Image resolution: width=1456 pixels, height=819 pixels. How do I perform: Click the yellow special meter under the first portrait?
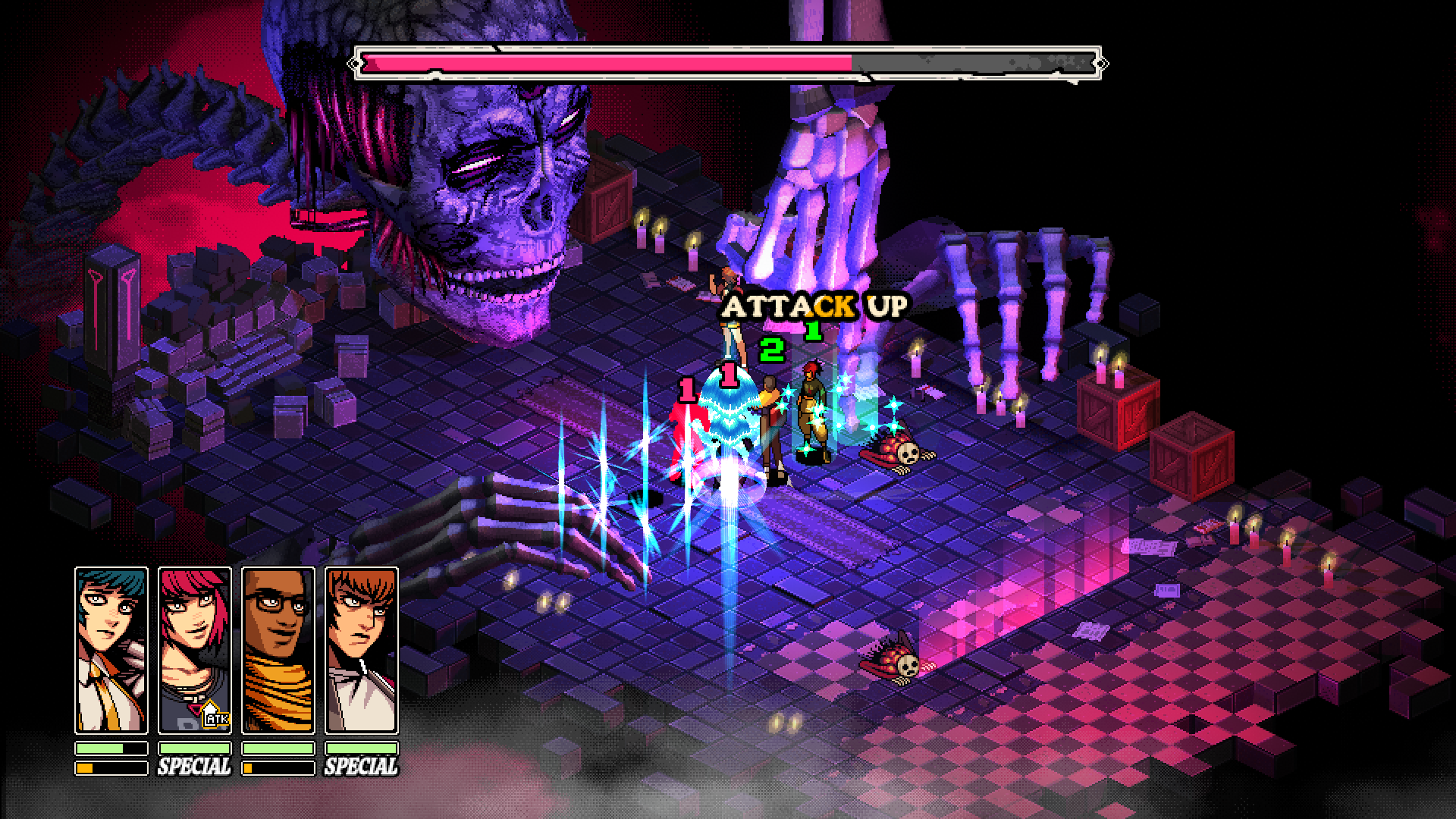pos(83,767)
